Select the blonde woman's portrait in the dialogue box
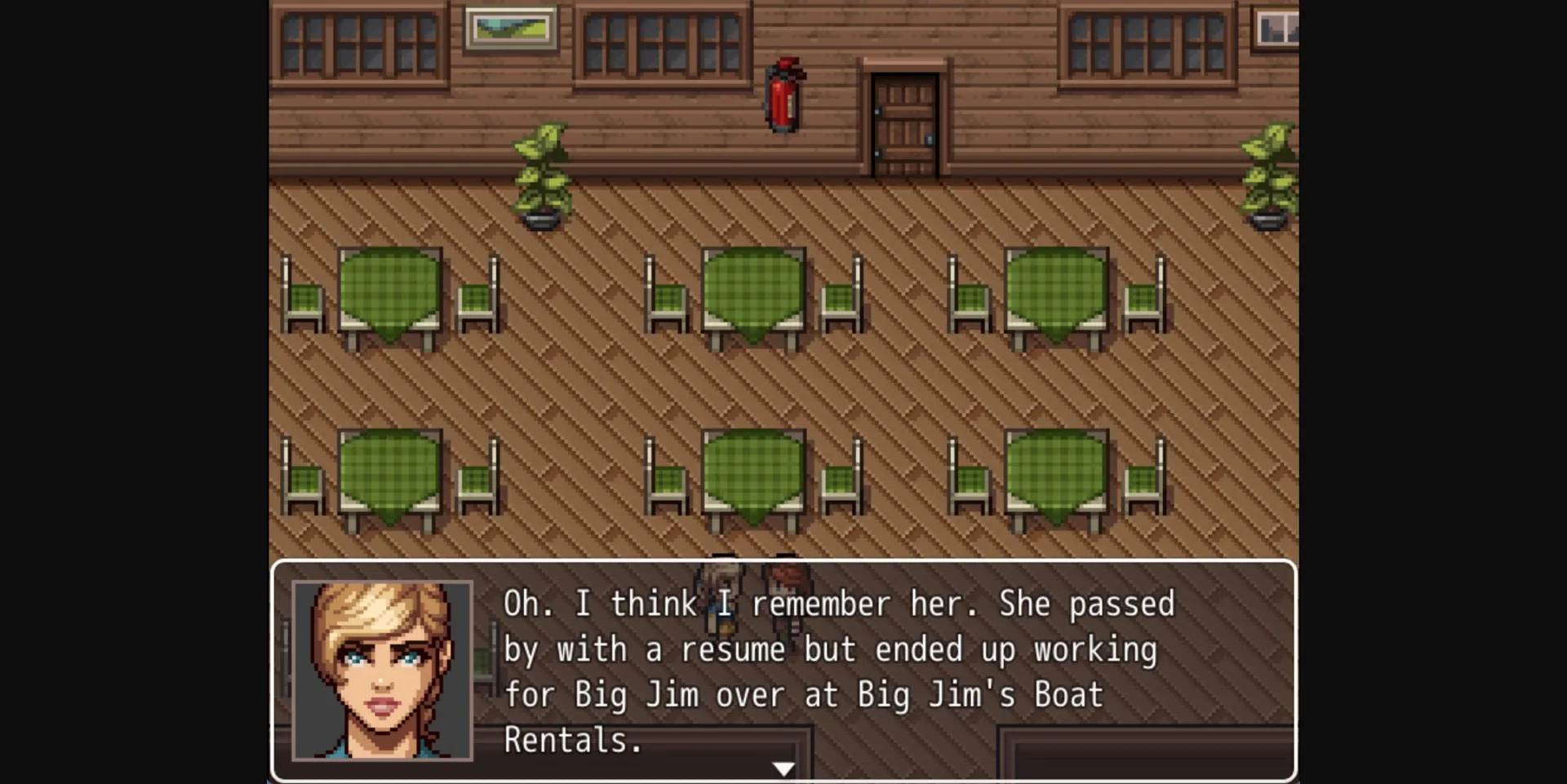The image size is (1567, 784). [384, 669]
